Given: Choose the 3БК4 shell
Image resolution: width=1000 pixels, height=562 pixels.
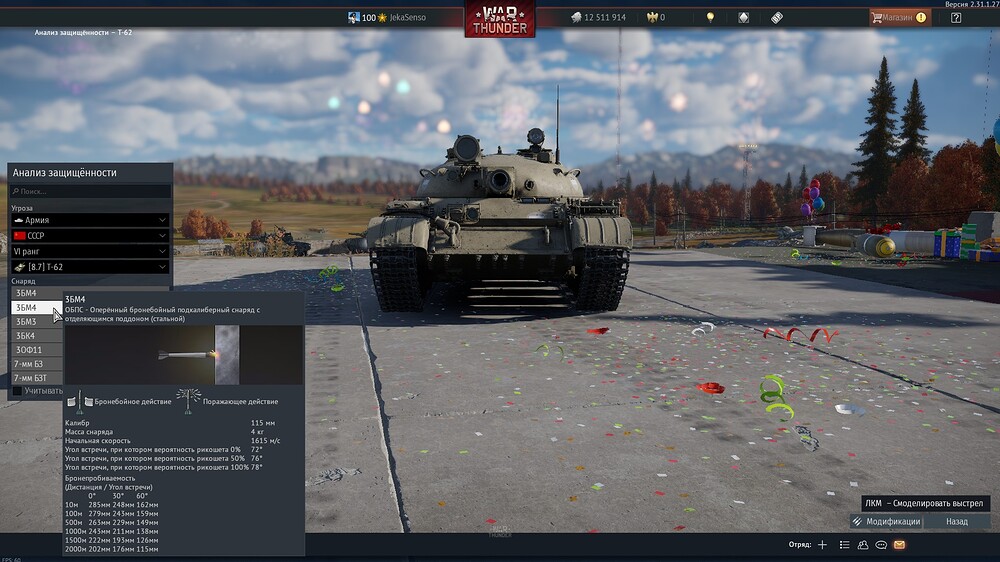Looking at the screenshot, I should [27, 336].
